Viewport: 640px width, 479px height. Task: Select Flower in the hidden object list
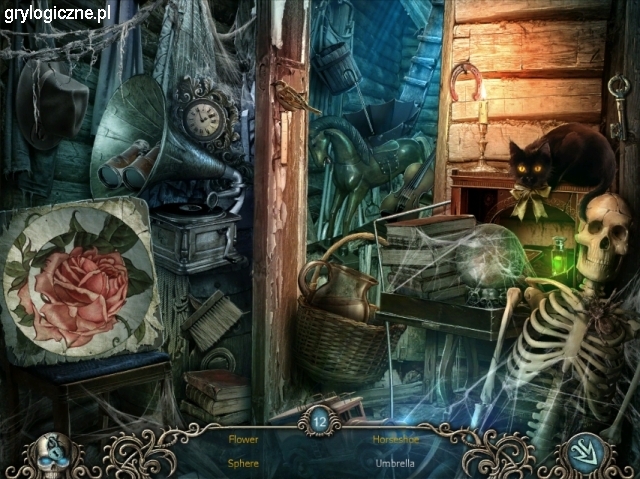243,439
